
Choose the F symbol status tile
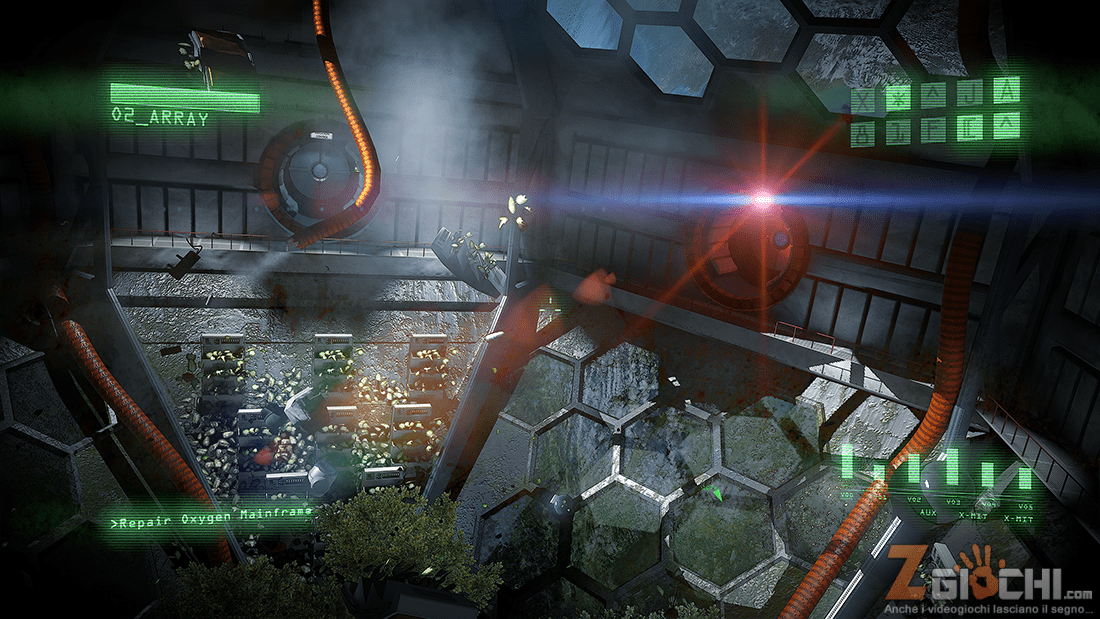933,129
